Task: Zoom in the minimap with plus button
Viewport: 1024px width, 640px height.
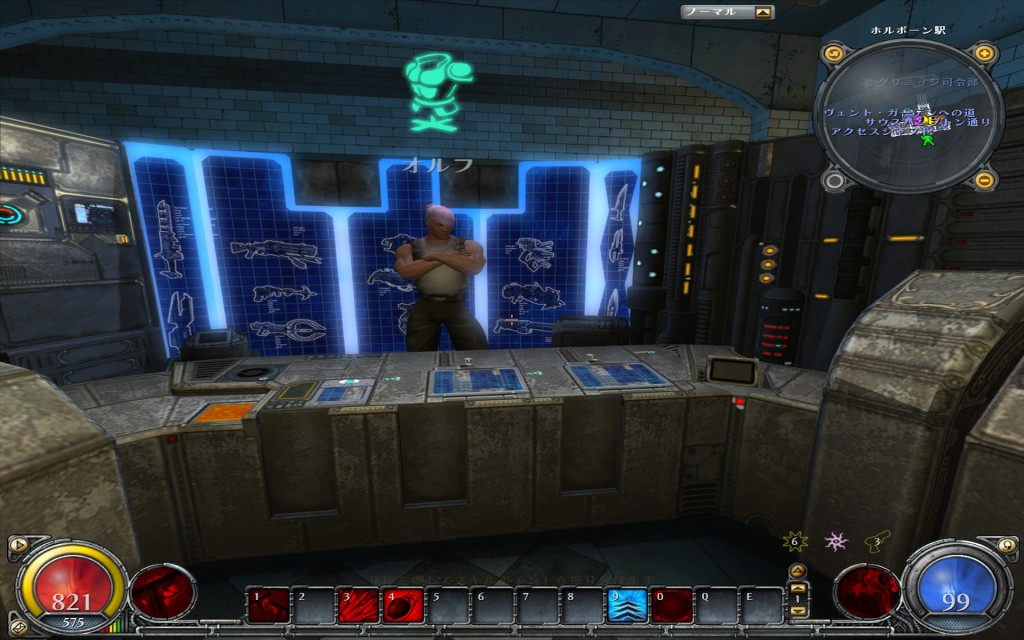Action: 984,53
